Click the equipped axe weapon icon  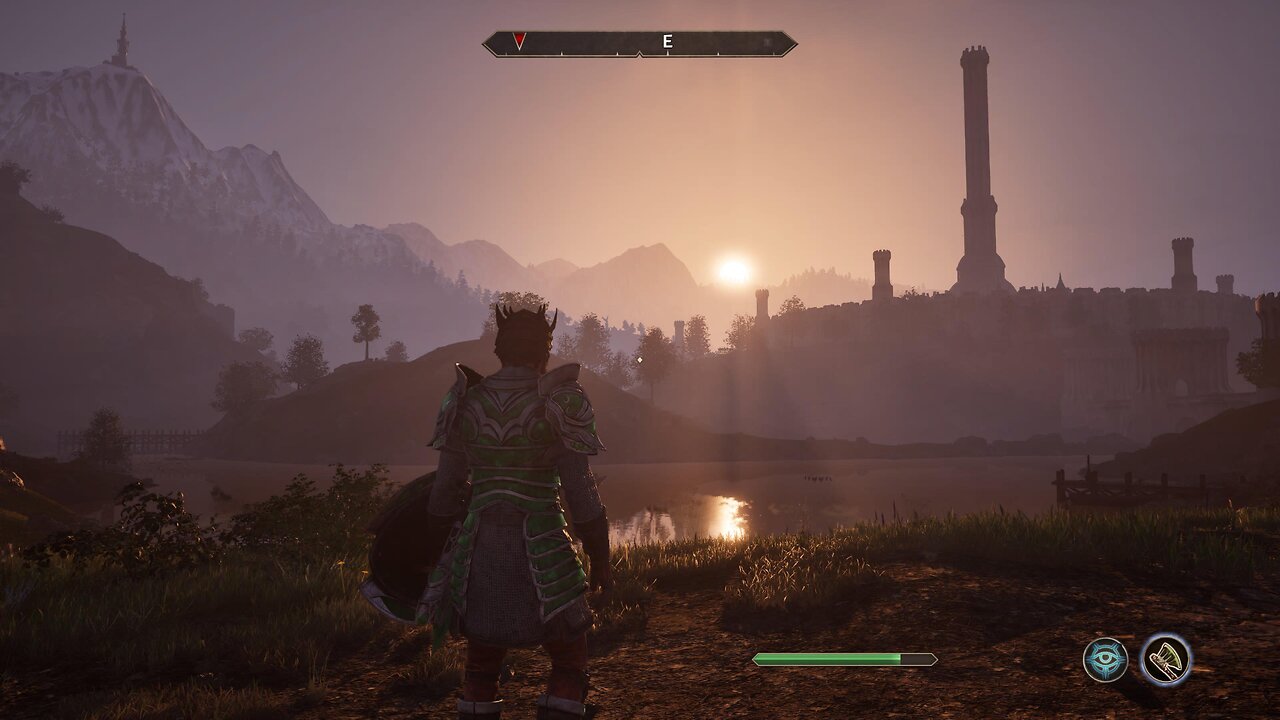(x=1166, y=660)
